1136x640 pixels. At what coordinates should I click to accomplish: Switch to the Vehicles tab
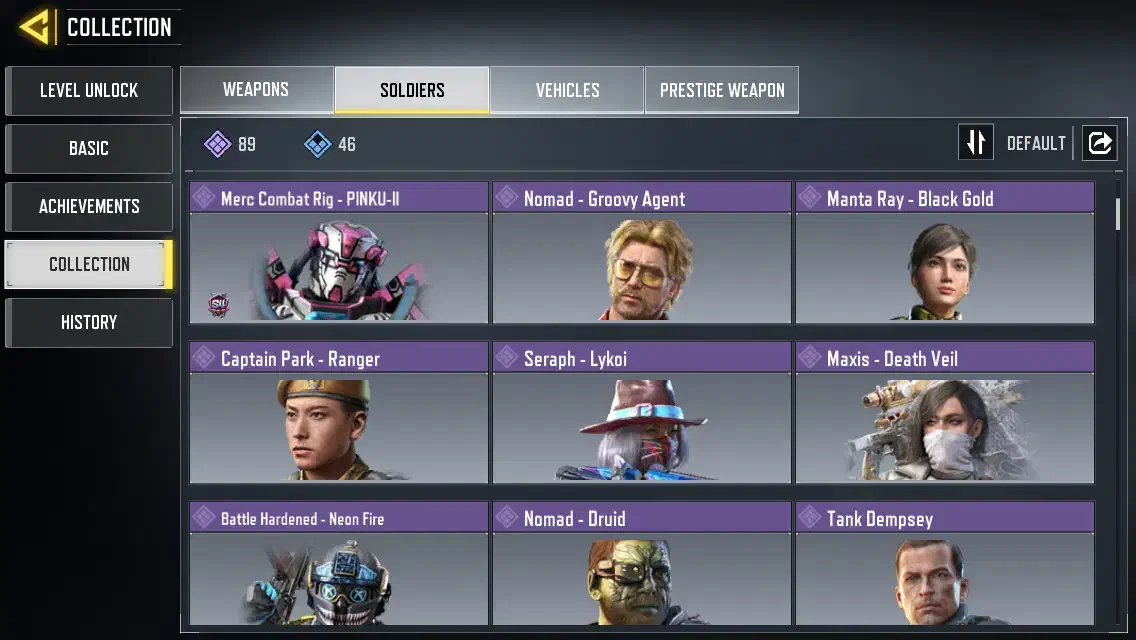567,90
